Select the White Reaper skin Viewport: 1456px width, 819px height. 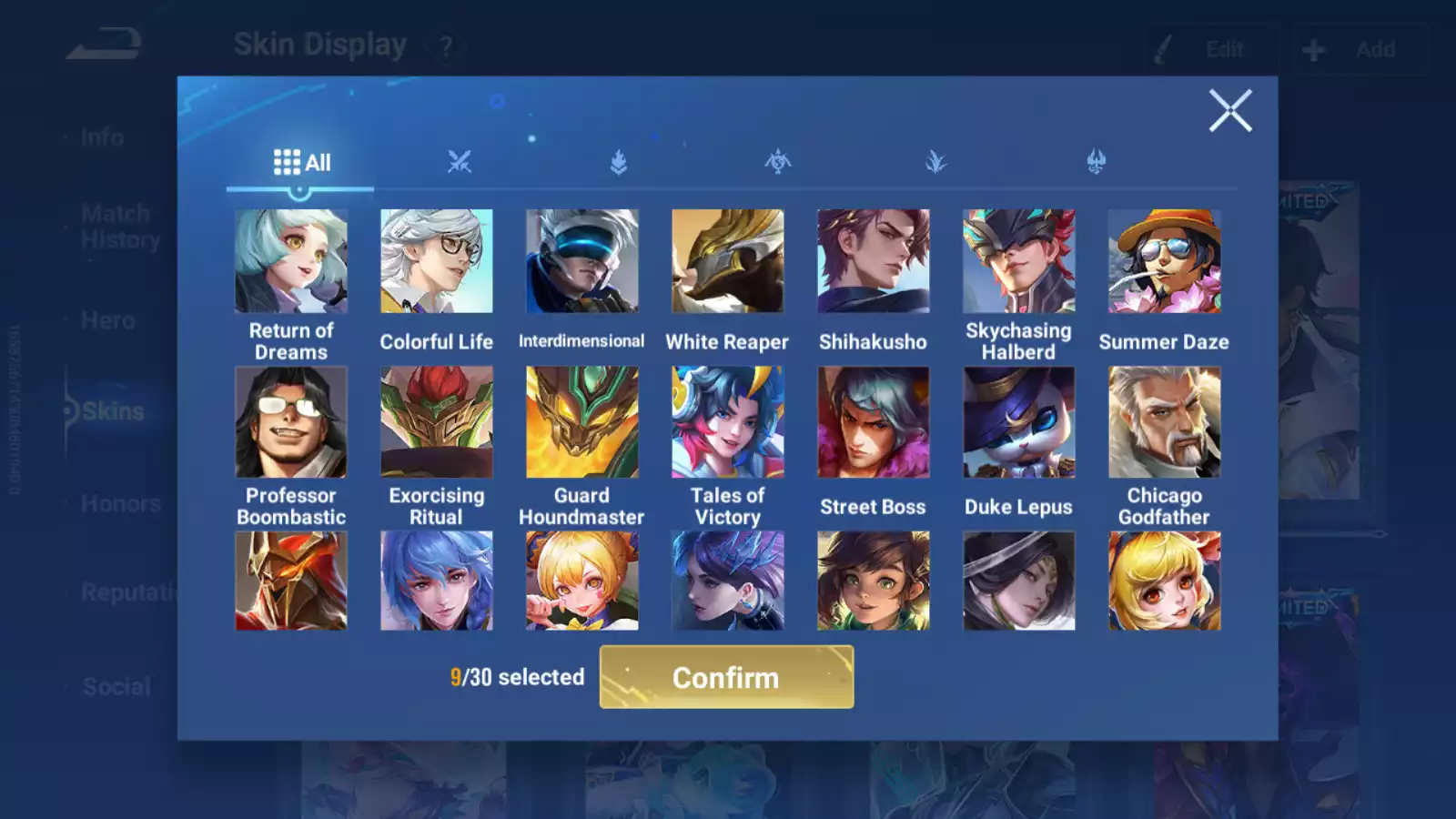(x=727, y=262)
